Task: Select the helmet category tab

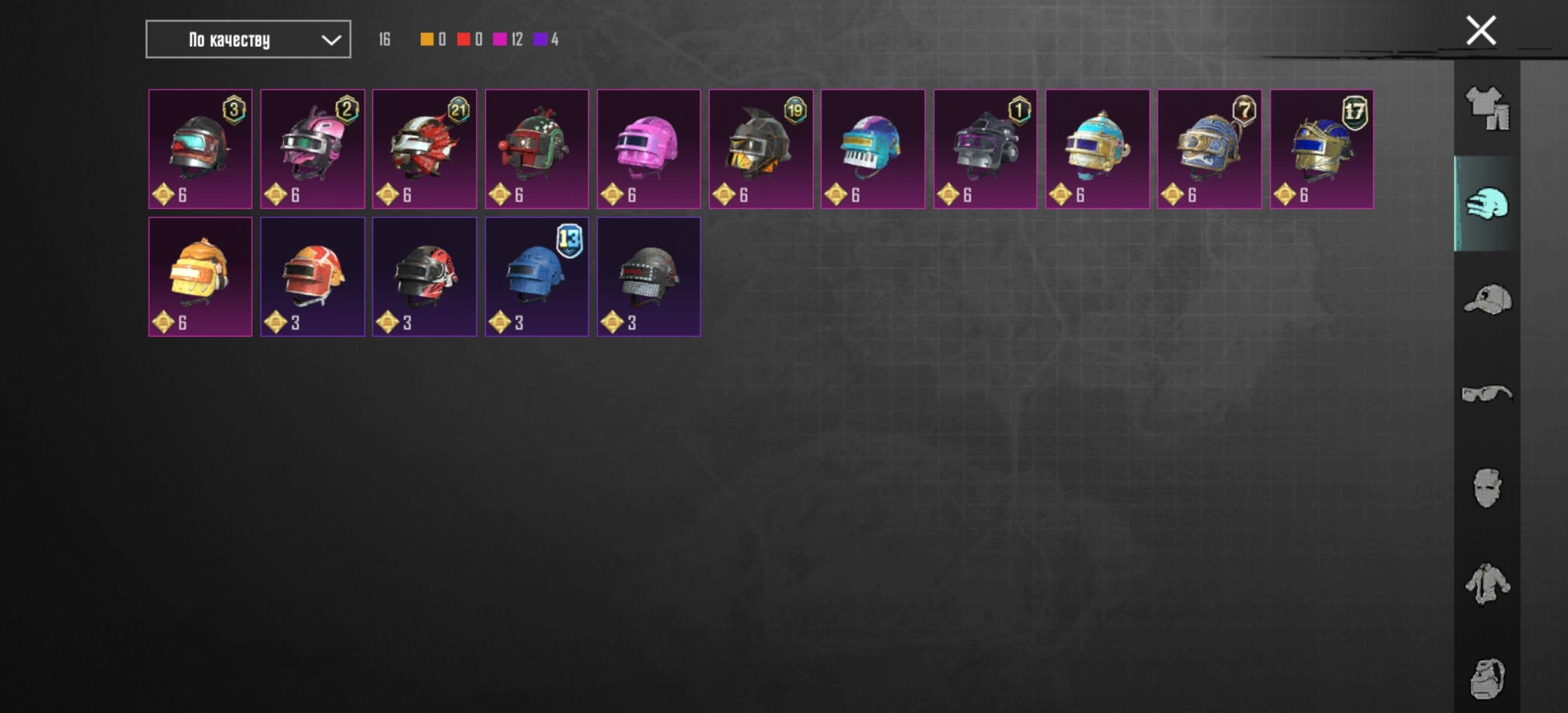Action: [x=1487, y=203]
